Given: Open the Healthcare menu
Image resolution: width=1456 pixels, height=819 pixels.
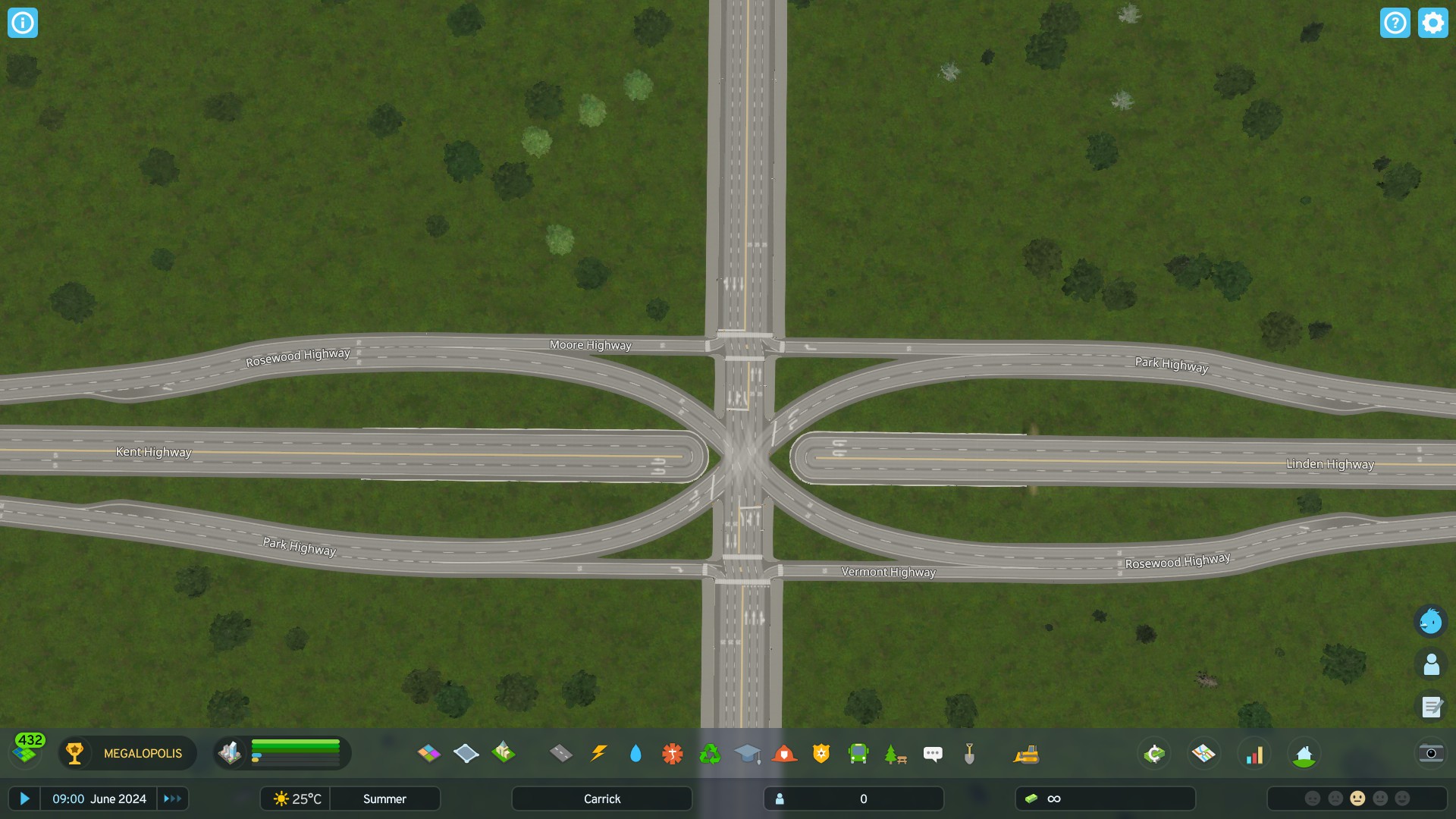Looking at the screenshot, I should click(673, 753).
